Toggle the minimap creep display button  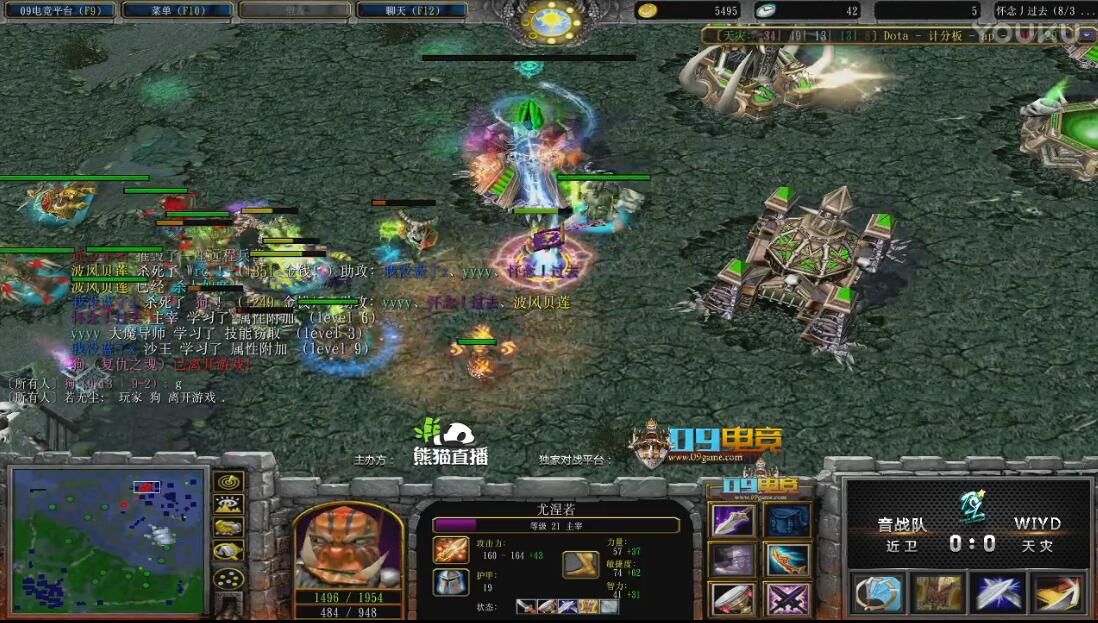click(230, 551)
